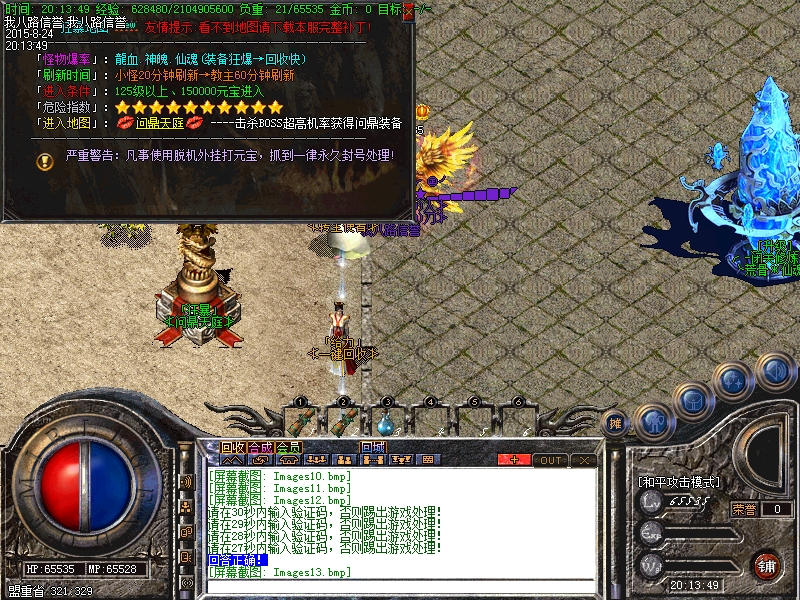The image size is (800, 600).
Task: Click the OUT button above the chat
Action: tap(550, 460)
